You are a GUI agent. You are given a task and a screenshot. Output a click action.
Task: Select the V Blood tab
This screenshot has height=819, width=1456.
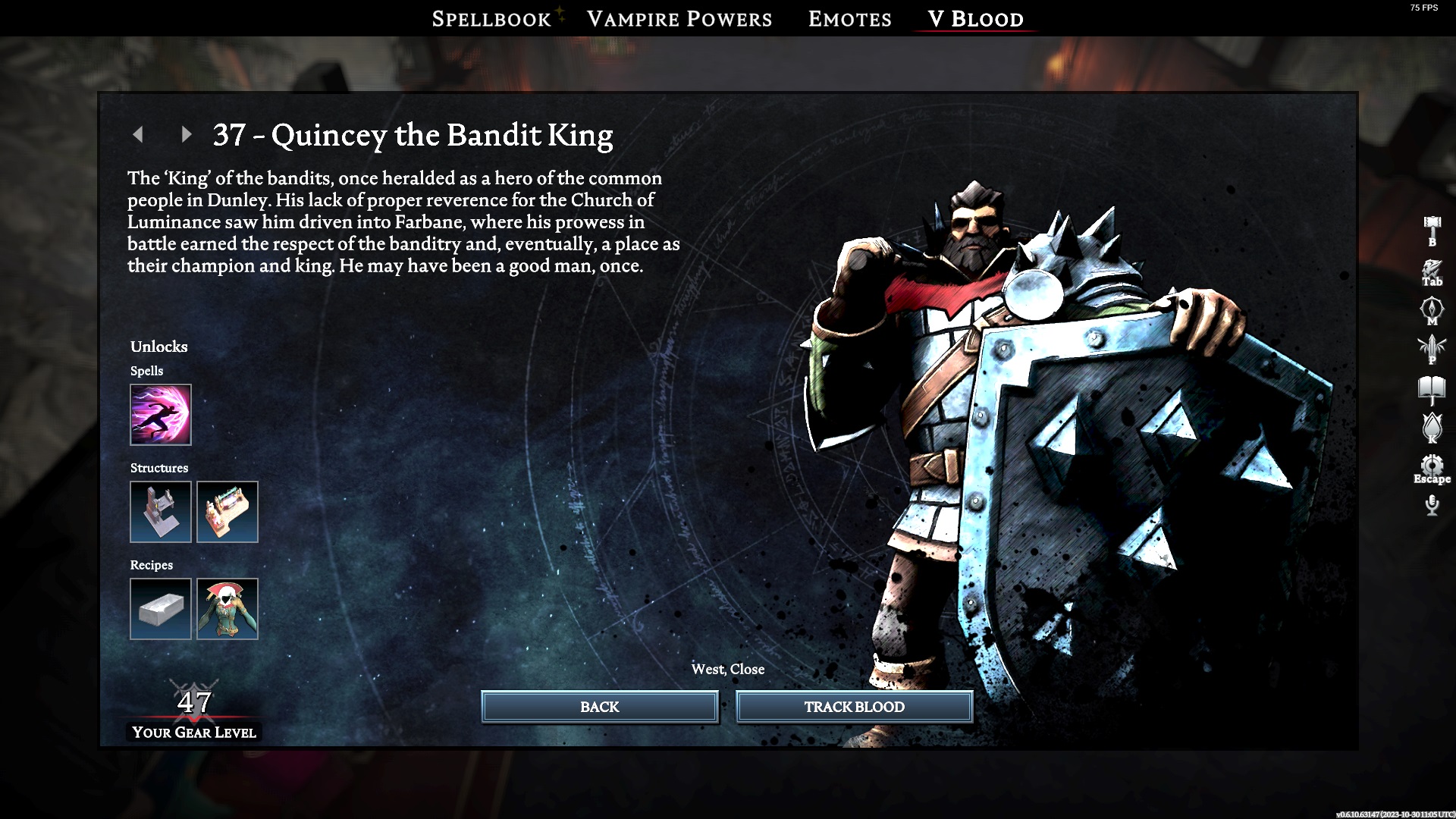pos(973,18)
